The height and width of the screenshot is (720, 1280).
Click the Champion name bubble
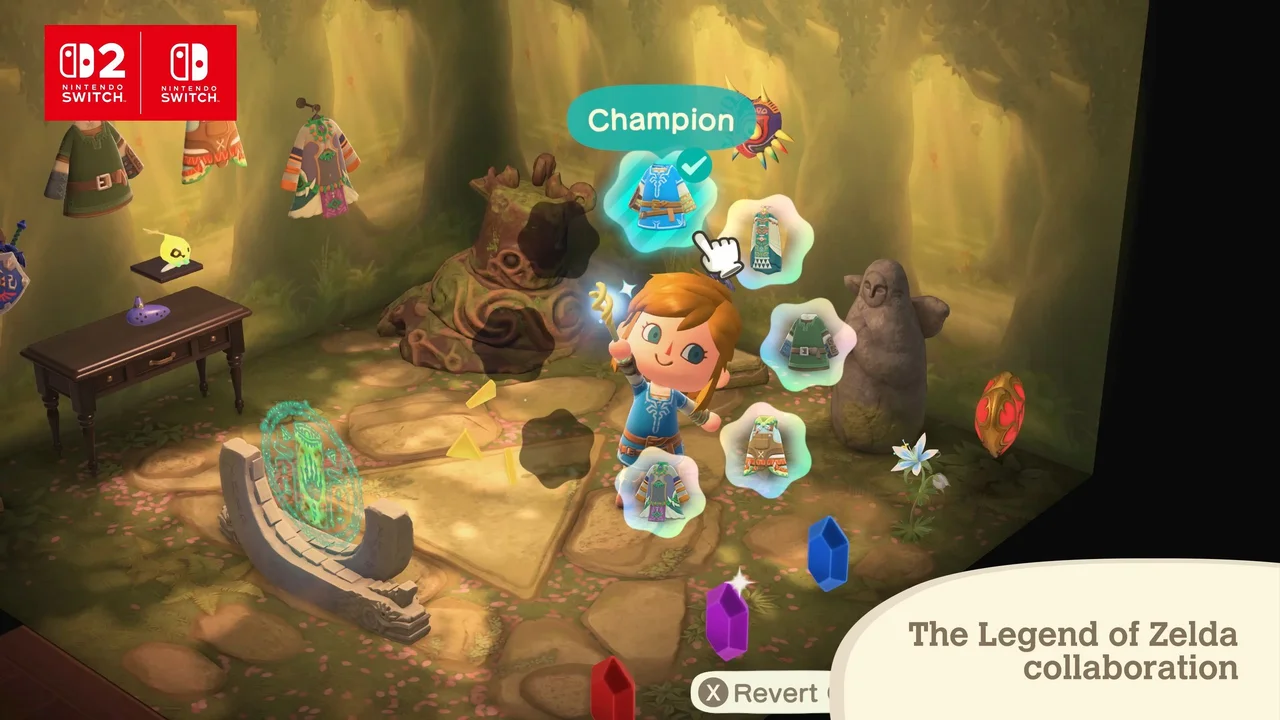point(660,120)
